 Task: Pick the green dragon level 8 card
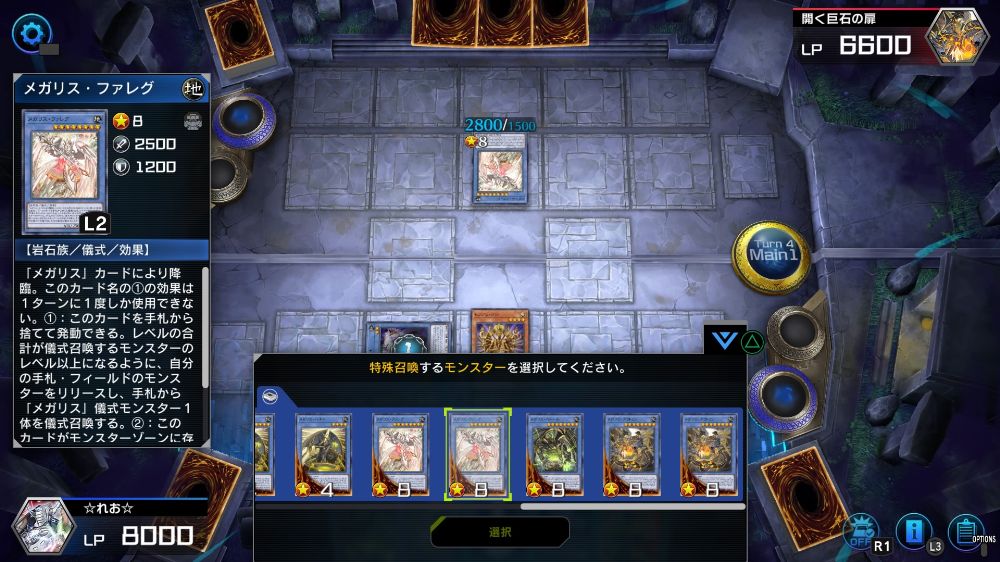(x=555, y=454)
